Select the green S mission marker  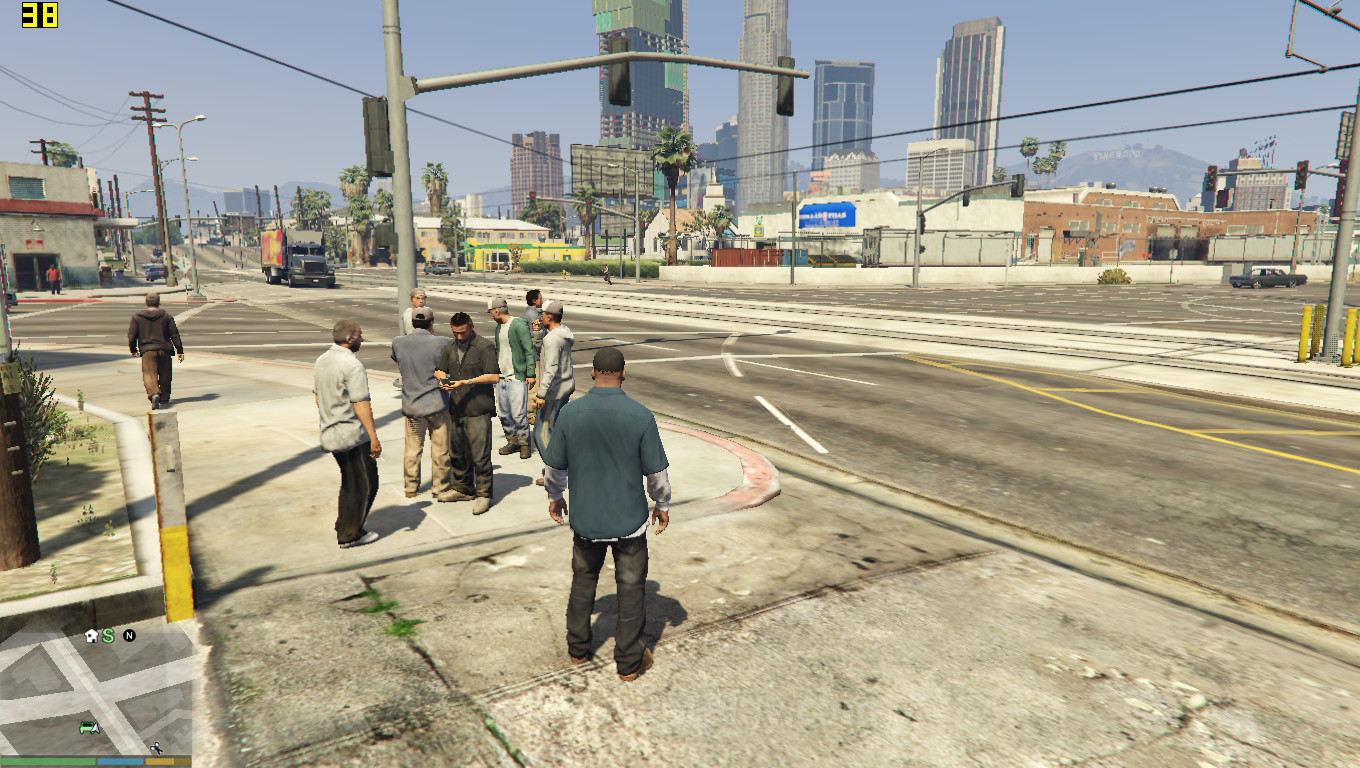point(108,636)
